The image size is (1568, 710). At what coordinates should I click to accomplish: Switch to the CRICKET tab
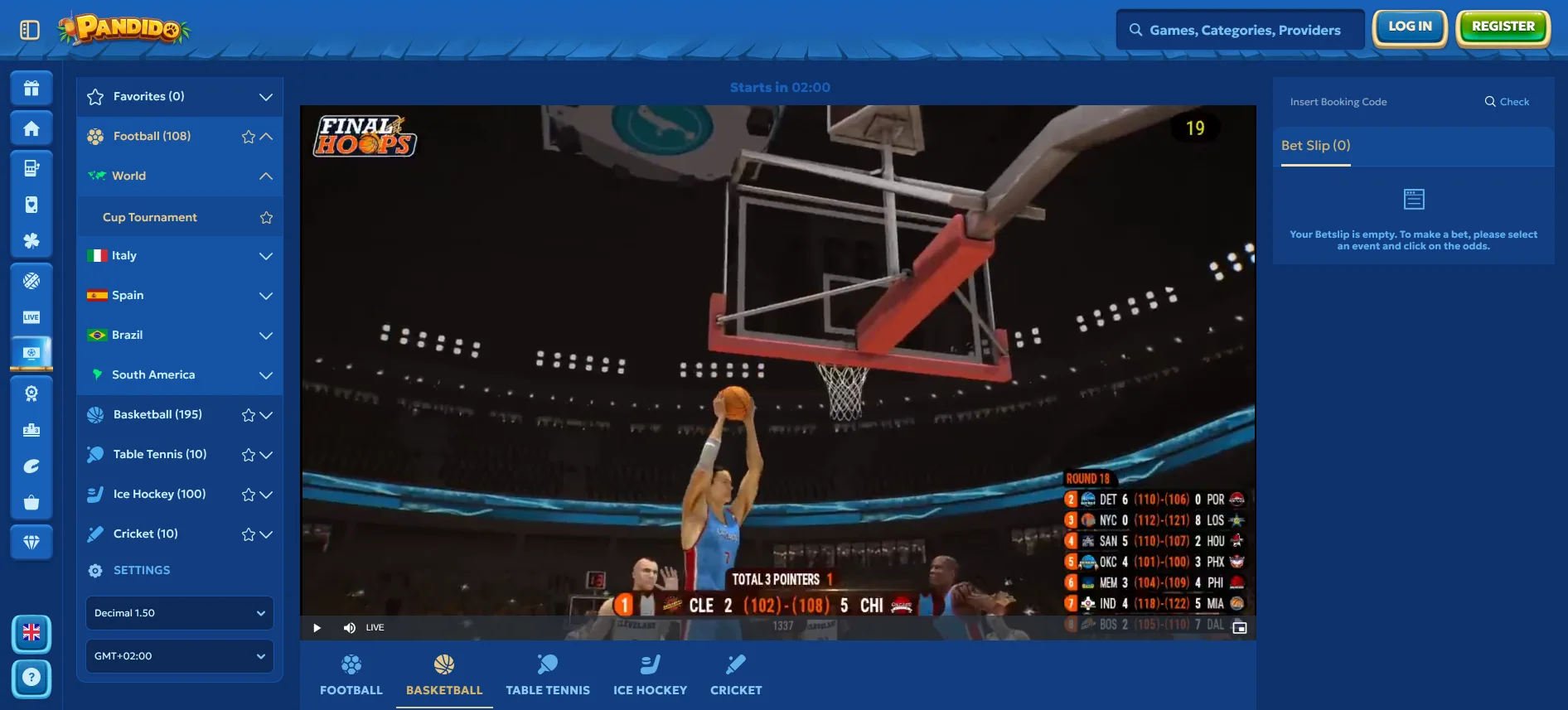(736, 675)
